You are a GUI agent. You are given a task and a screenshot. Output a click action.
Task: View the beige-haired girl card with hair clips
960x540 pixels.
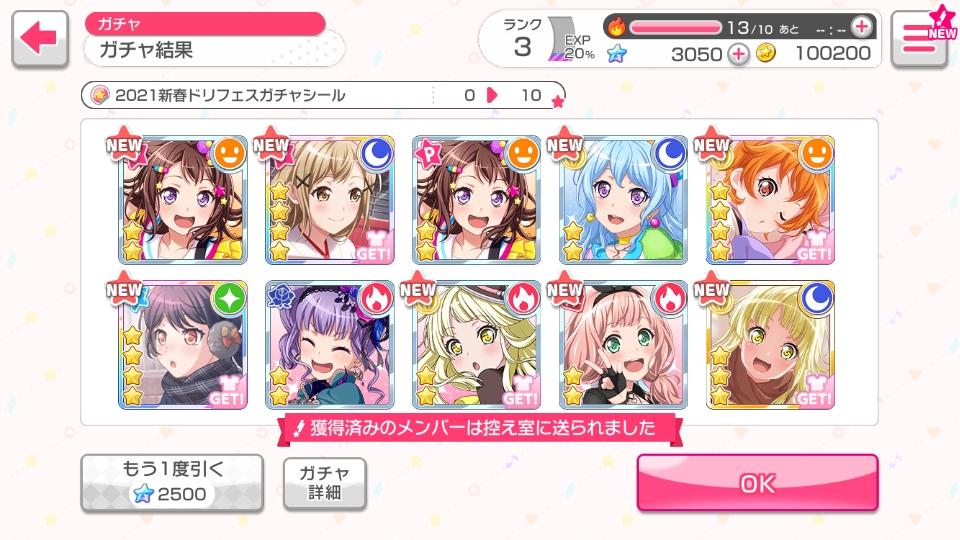(x=330, y=200)
